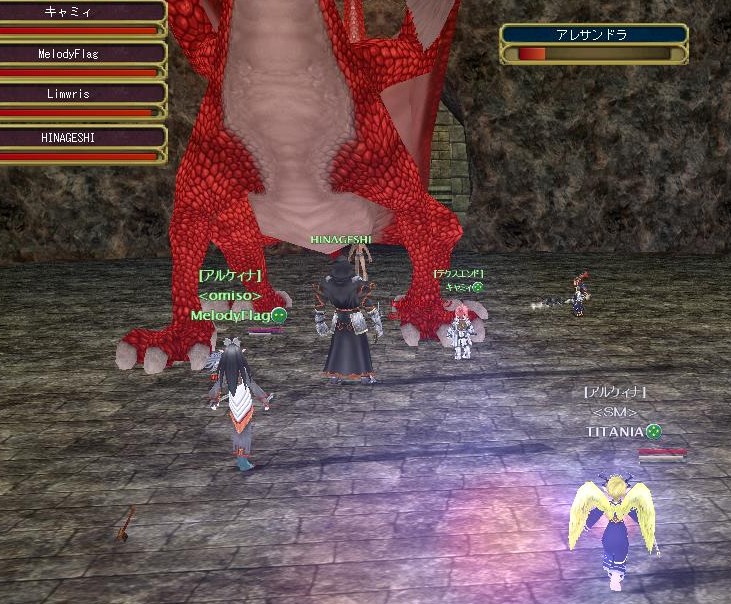The image size is (731, 604).
Task: Click the アレサンドラ target frame
Action: (x=594, y=43)
